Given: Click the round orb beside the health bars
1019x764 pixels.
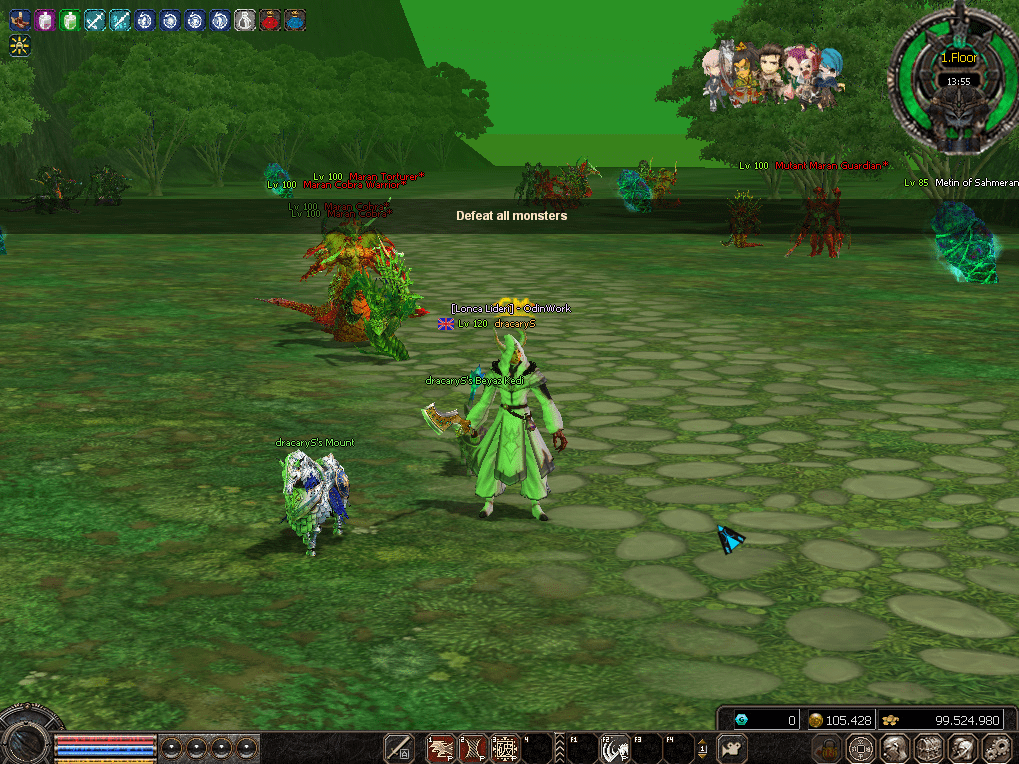Looking at the screenshot, I should point(26,740).
